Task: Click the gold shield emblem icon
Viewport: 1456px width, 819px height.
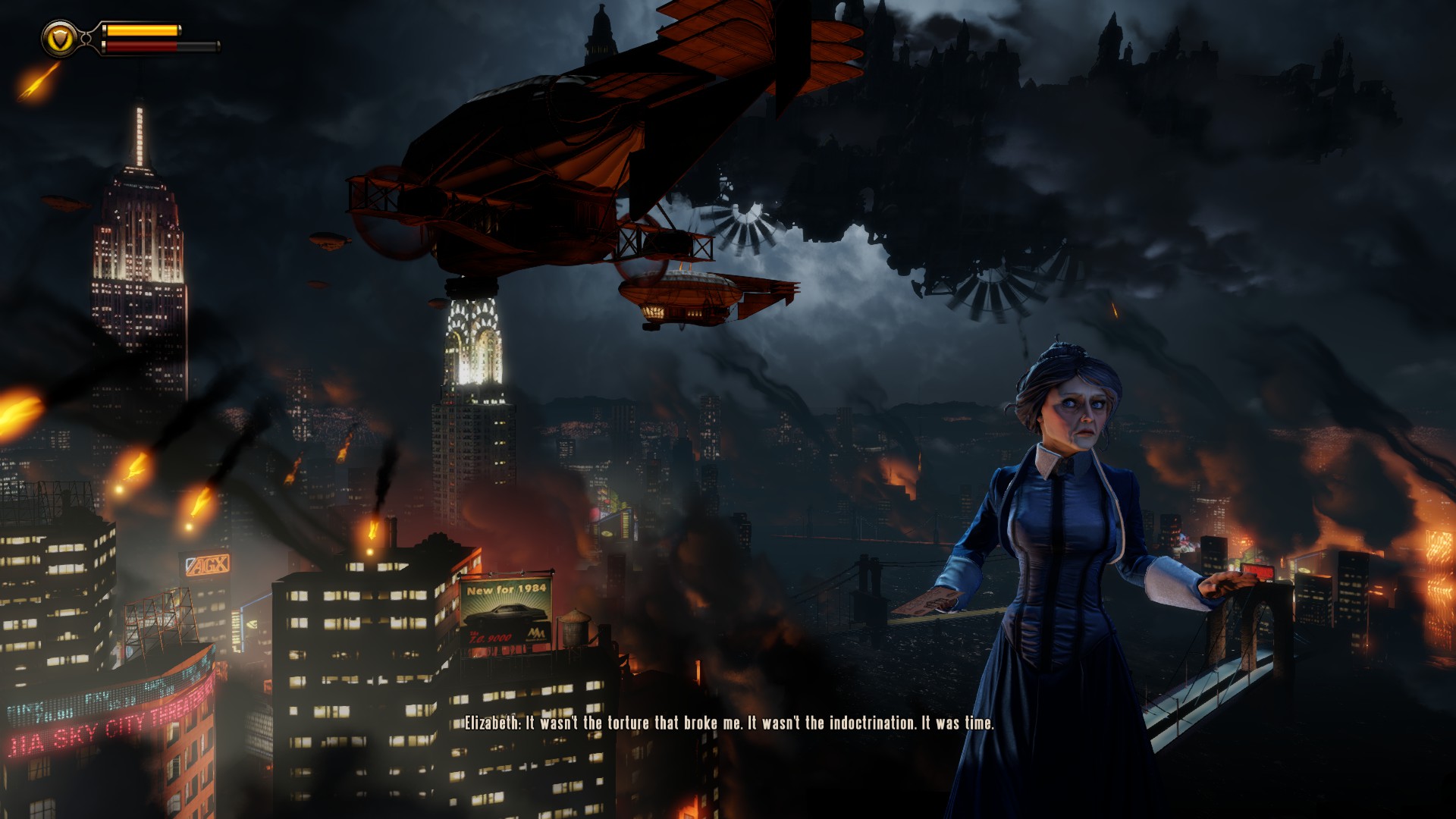Action: (x=59, y=37)
